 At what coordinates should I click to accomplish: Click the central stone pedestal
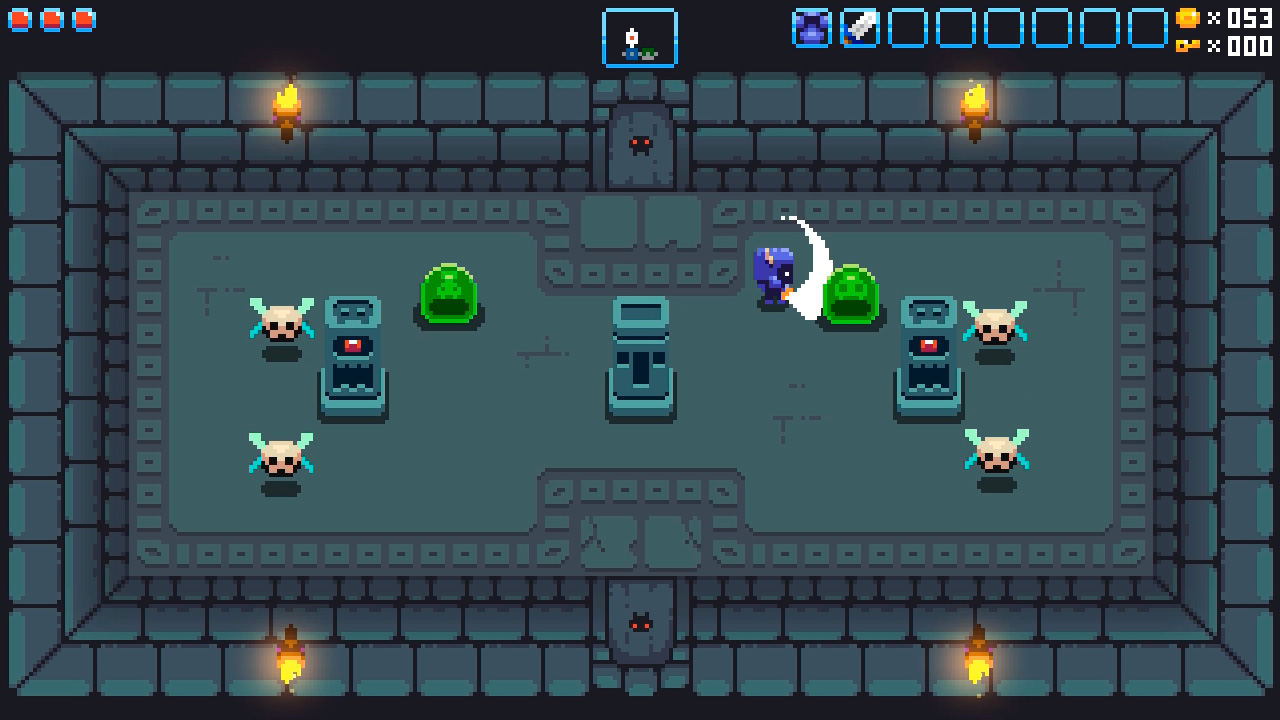640,360
